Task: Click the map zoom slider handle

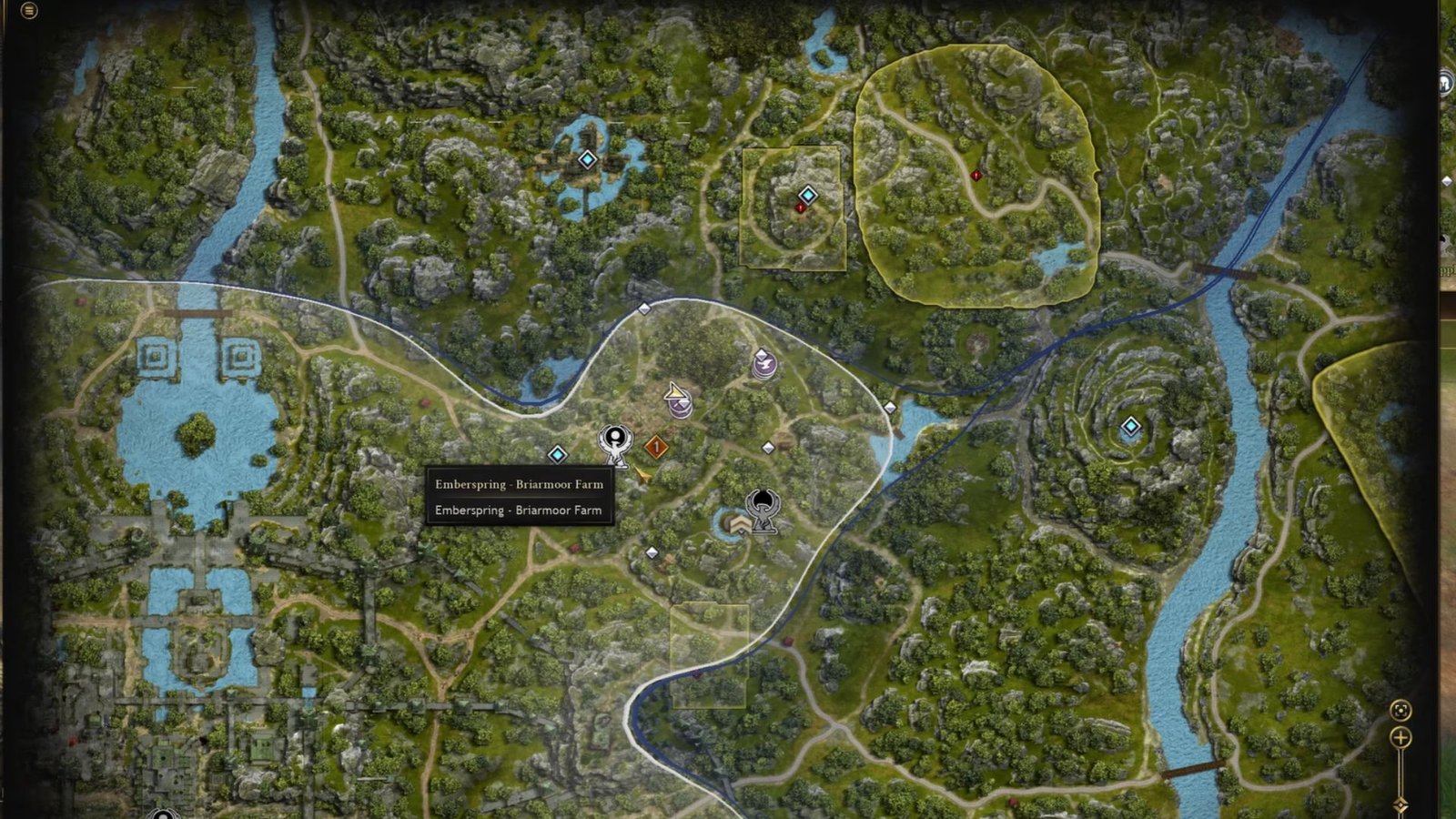Action: (1400, 804)
